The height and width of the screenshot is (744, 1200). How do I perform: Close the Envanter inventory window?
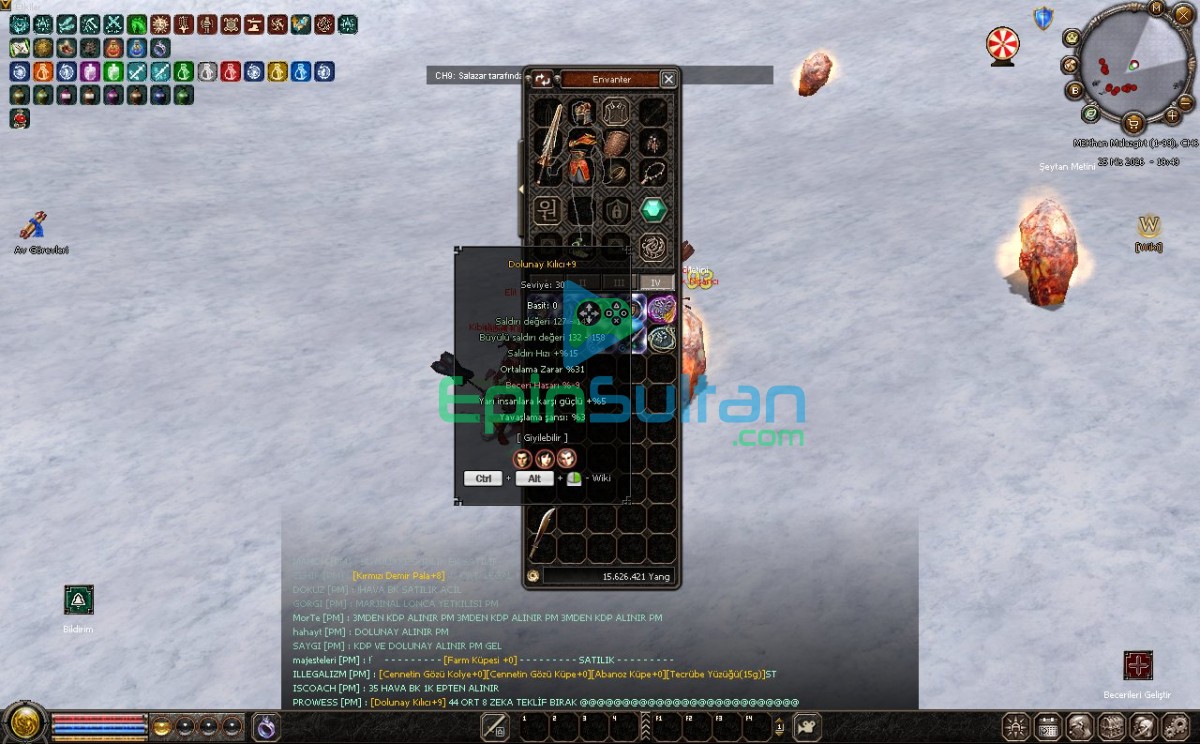tap(669, 79)
